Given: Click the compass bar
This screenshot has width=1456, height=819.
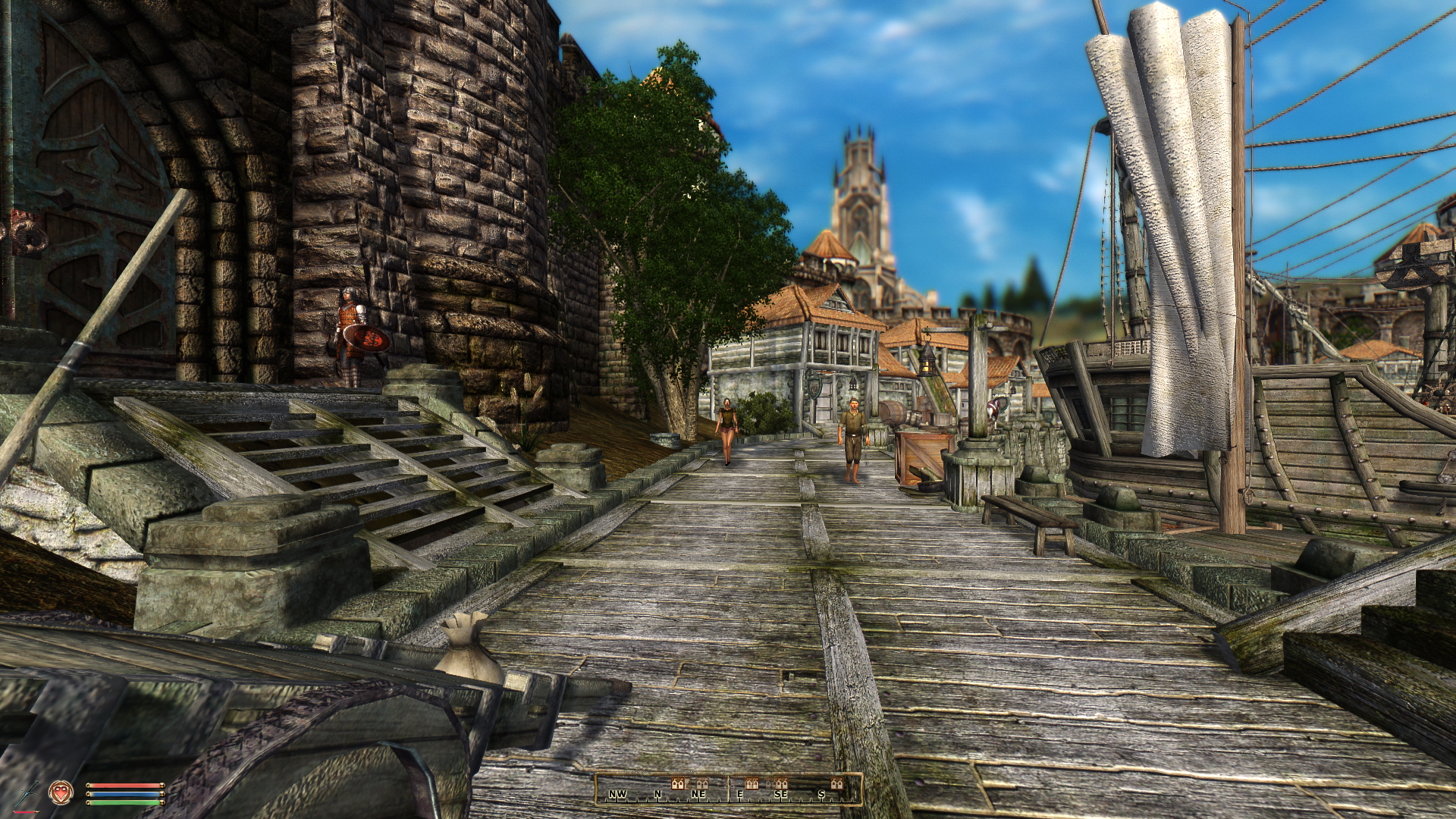Looking at the screenshot, I should click(729, 789).
